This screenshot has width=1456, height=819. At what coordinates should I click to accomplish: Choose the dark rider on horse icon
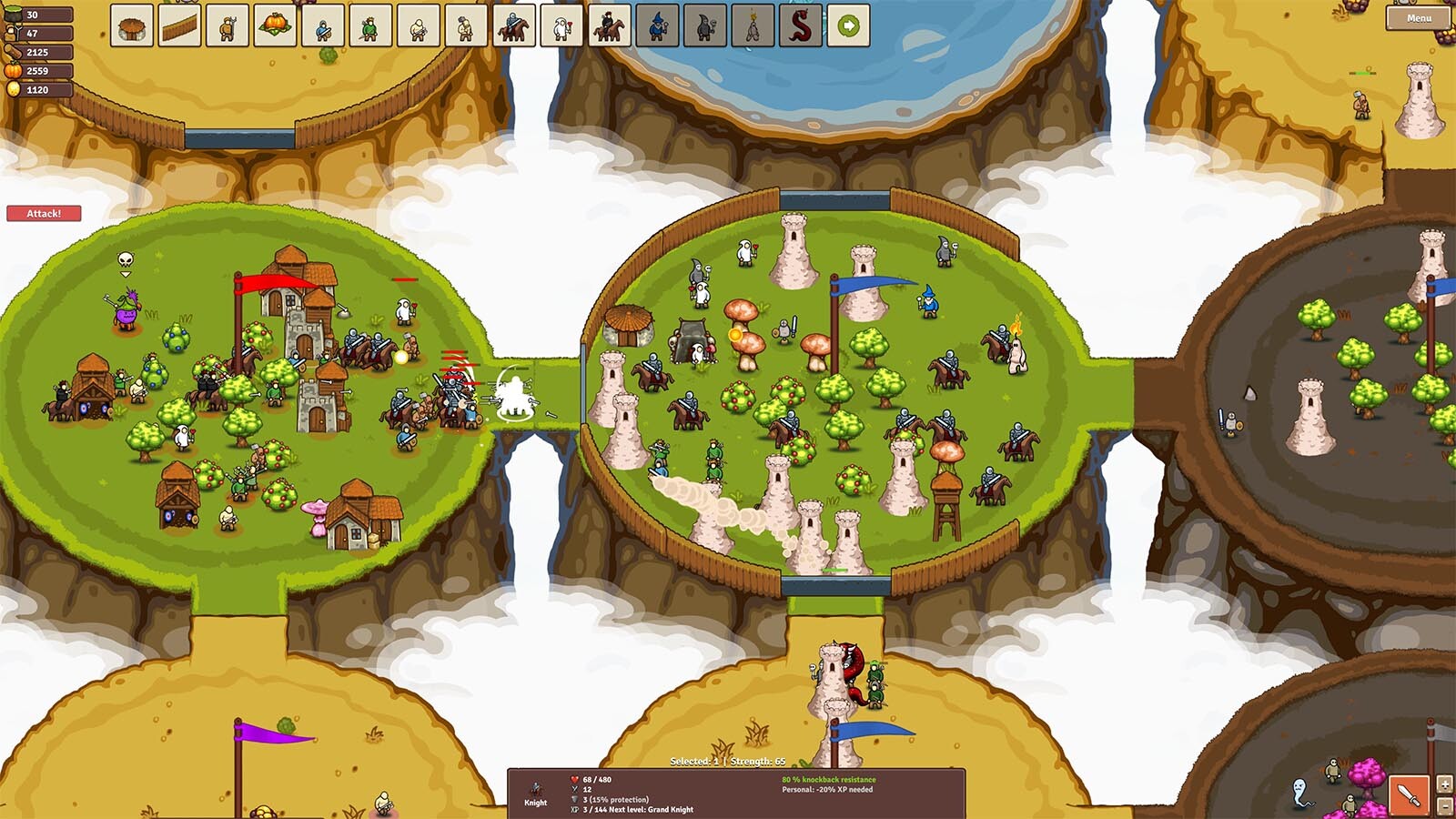tap(609, 26)
